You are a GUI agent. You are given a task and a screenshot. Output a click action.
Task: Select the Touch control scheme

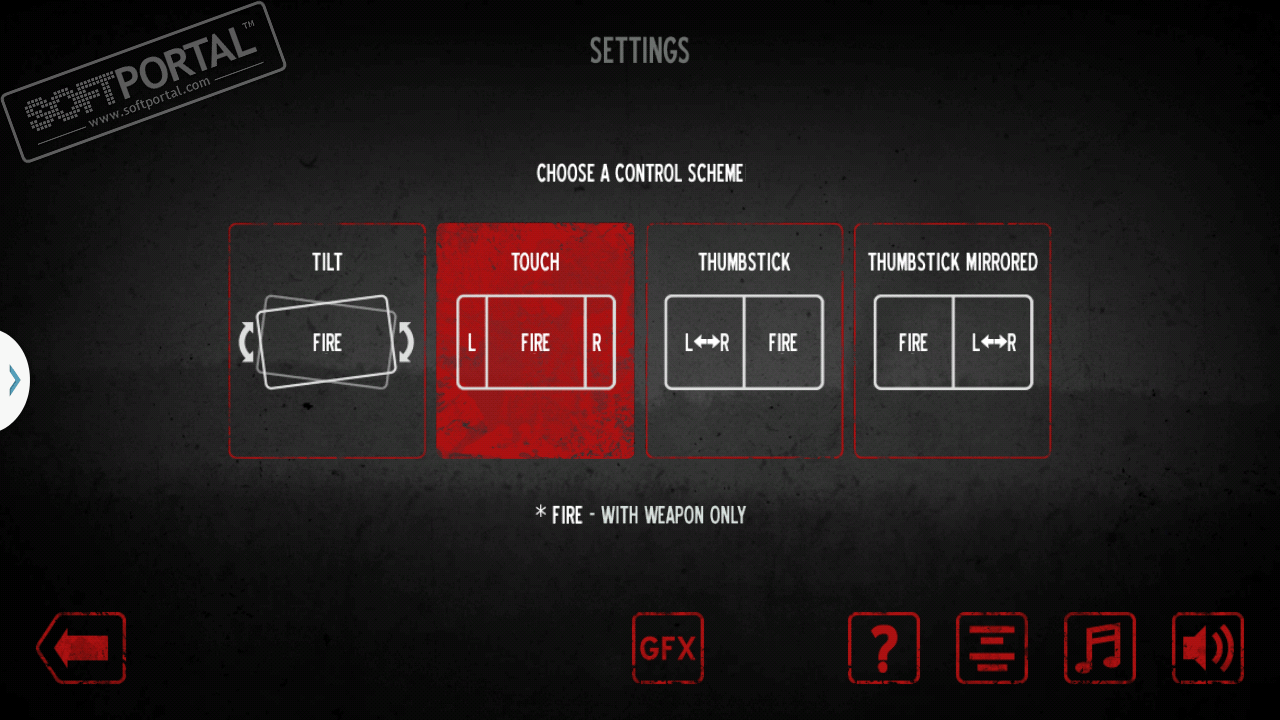pyautogui.click(x=535, y=341)
